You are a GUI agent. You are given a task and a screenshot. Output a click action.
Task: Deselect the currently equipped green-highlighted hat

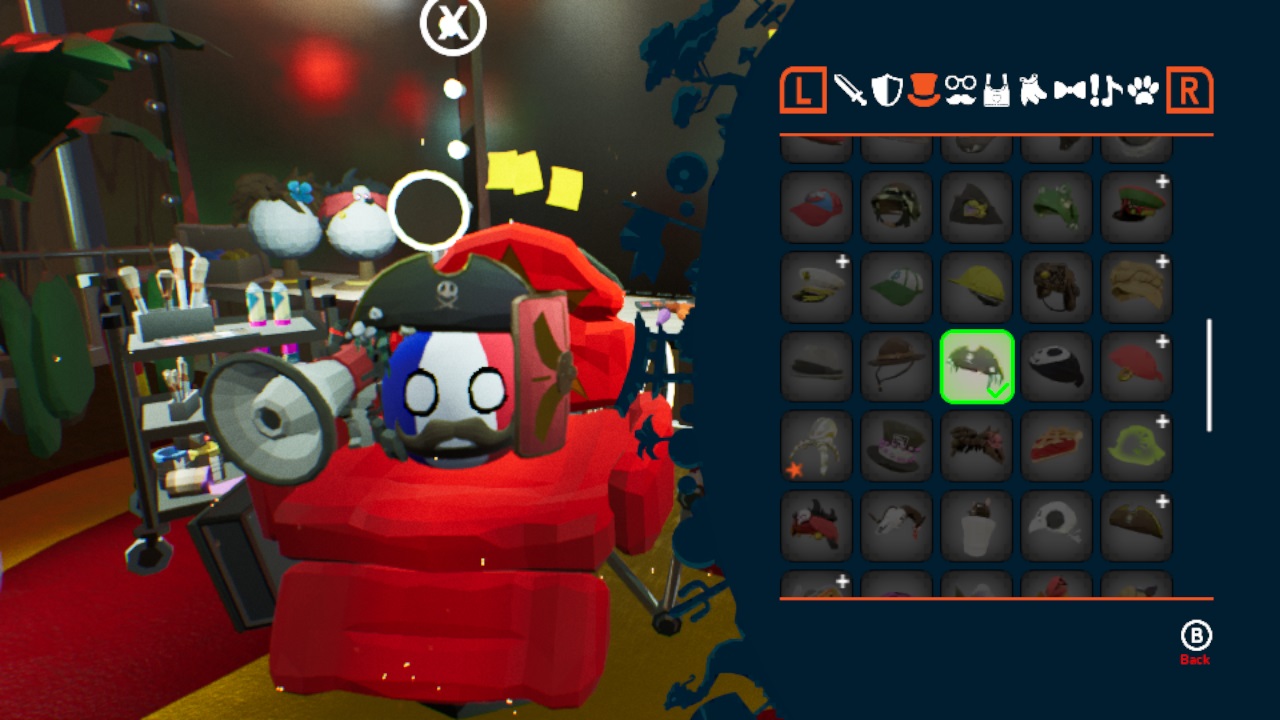click(977, 367)
